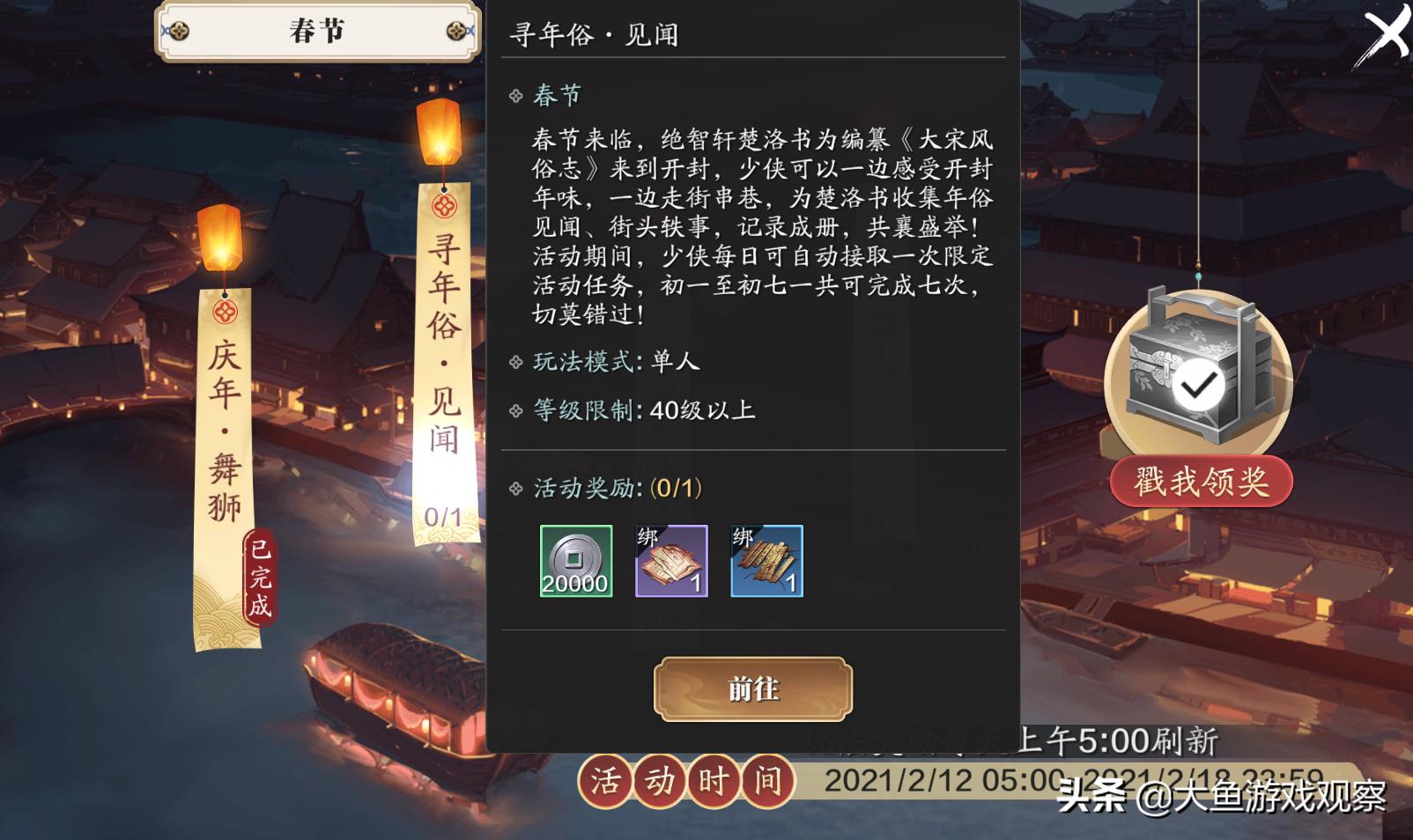Click the blue bound bamboo slips reward icon

click(x=766, y=561)
